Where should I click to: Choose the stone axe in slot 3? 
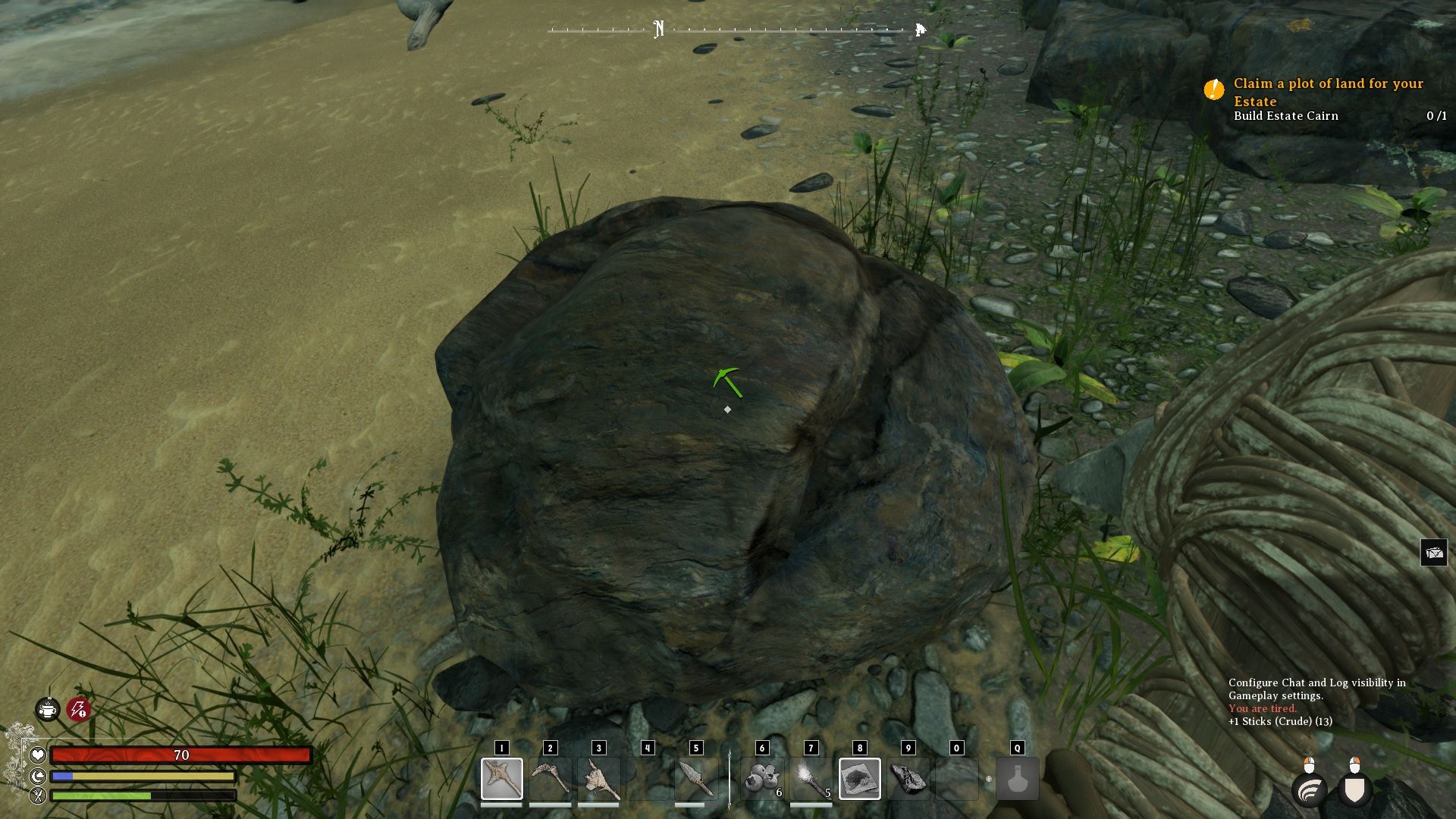(x=598, y=779)
